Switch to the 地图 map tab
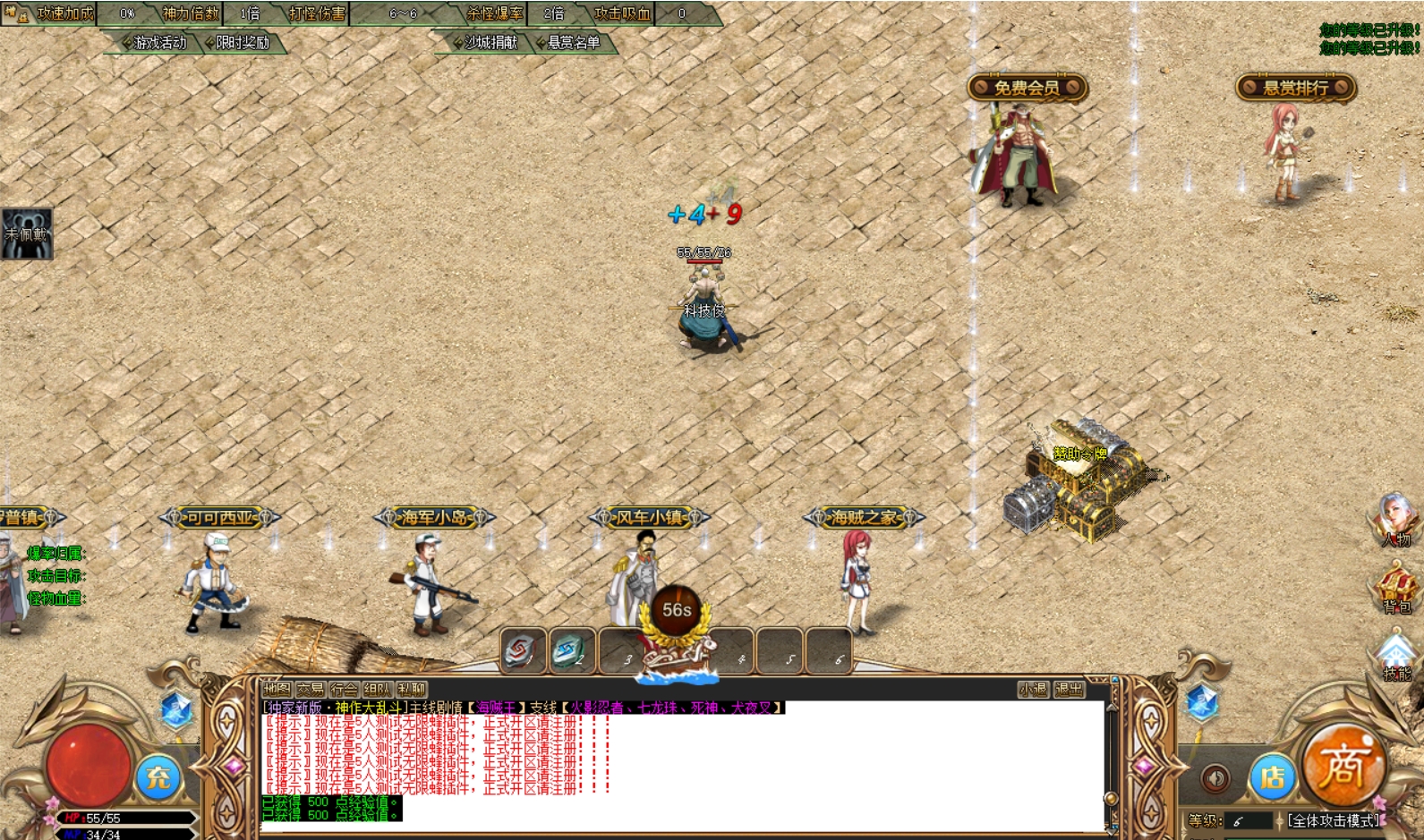 click(277, 689)
